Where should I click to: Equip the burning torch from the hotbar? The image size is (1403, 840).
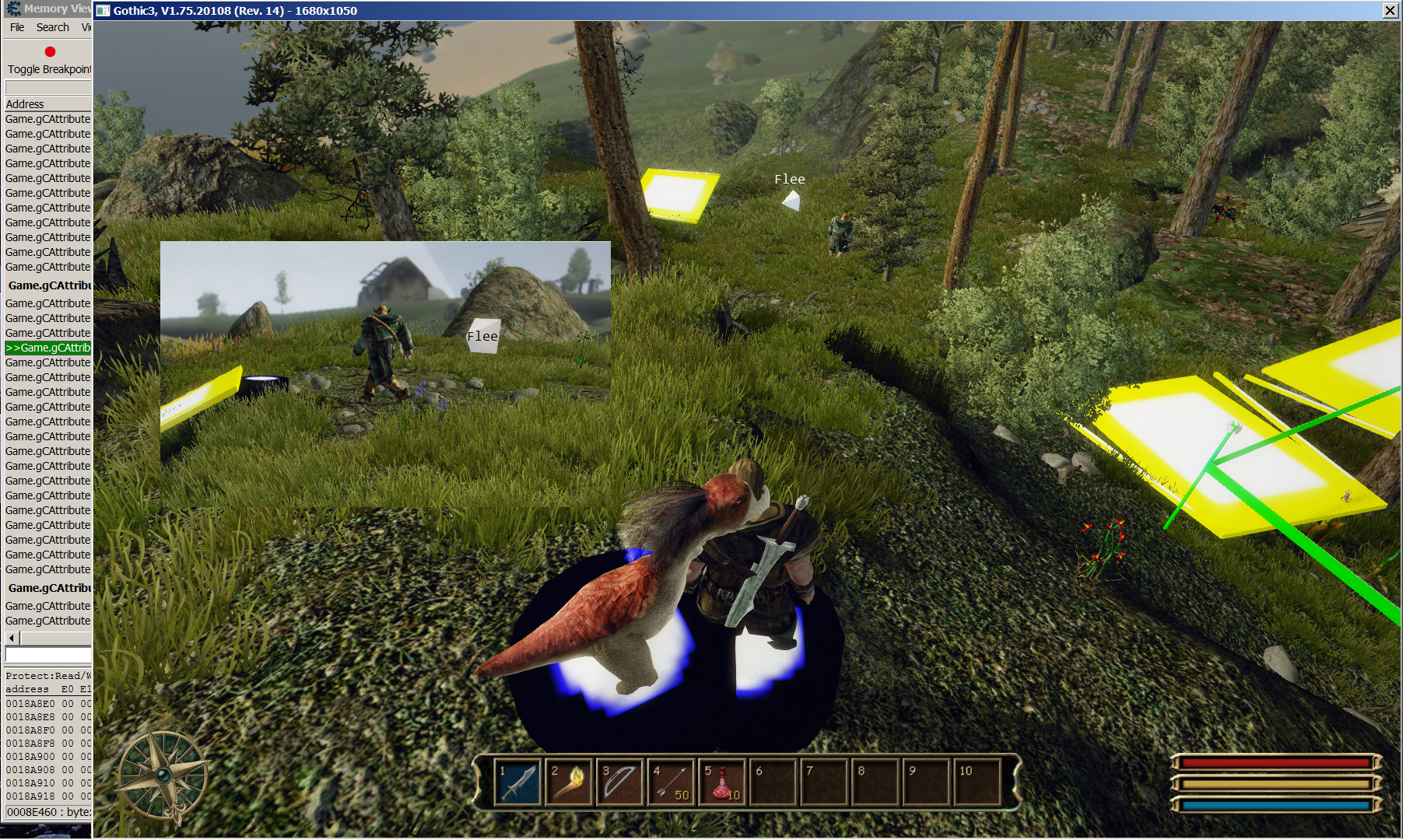point(569,782)
